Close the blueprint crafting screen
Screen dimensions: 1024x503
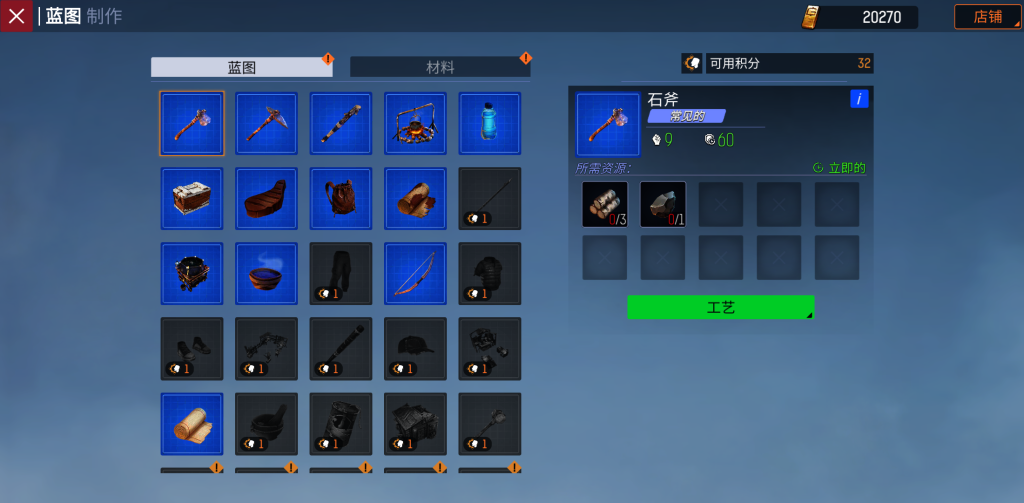tap(16, 16)
